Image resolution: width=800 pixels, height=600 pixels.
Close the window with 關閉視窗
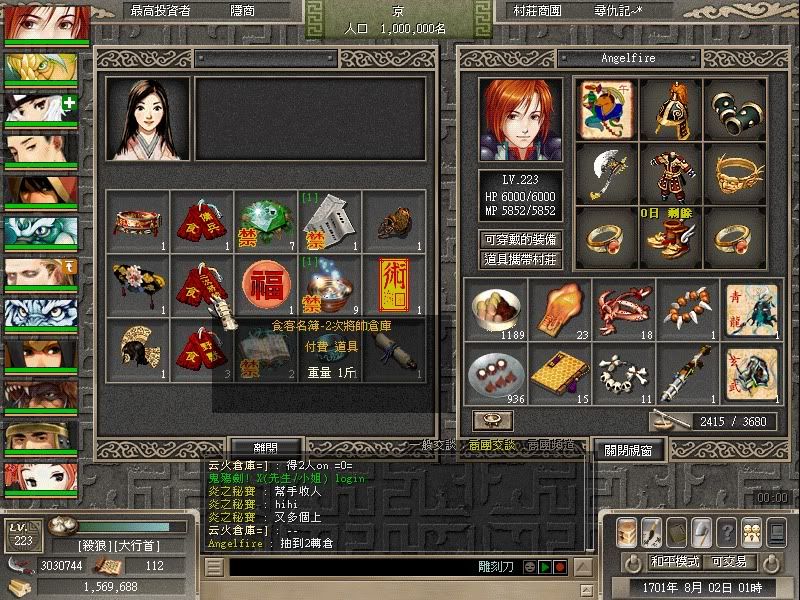click(x=627, y=450)
